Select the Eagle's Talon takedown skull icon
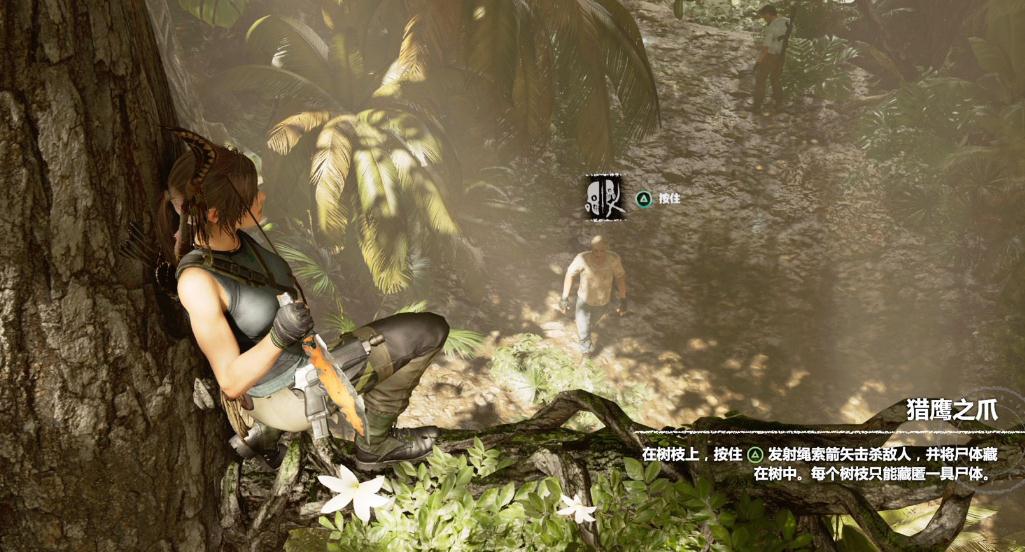The image size is (1025, 552). click(x=604, y=197)
